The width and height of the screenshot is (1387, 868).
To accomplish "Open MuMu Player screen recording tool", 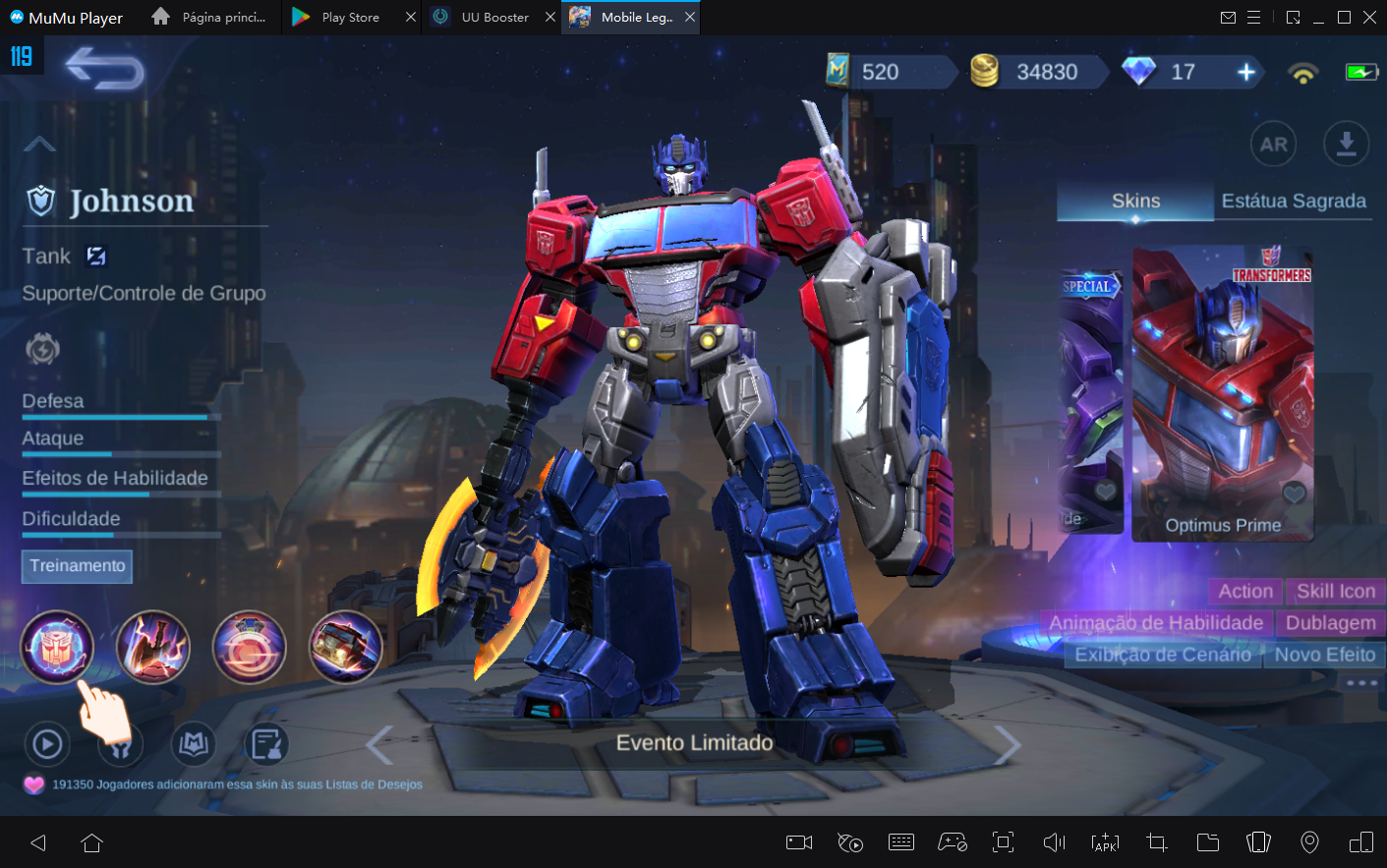I will [x=798, y=842].
